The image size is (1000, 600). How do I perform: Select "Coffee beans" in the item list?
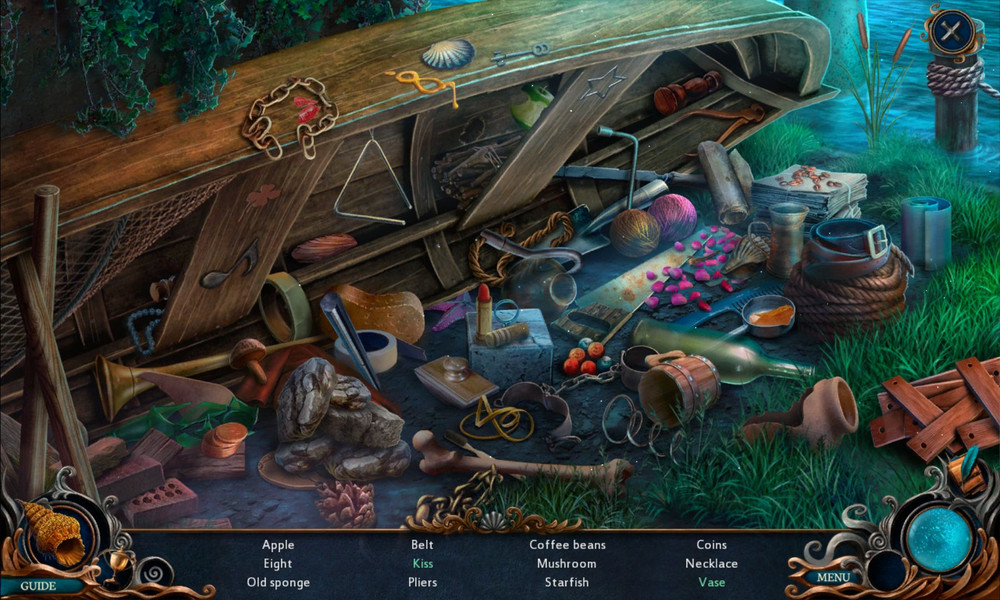567,545
